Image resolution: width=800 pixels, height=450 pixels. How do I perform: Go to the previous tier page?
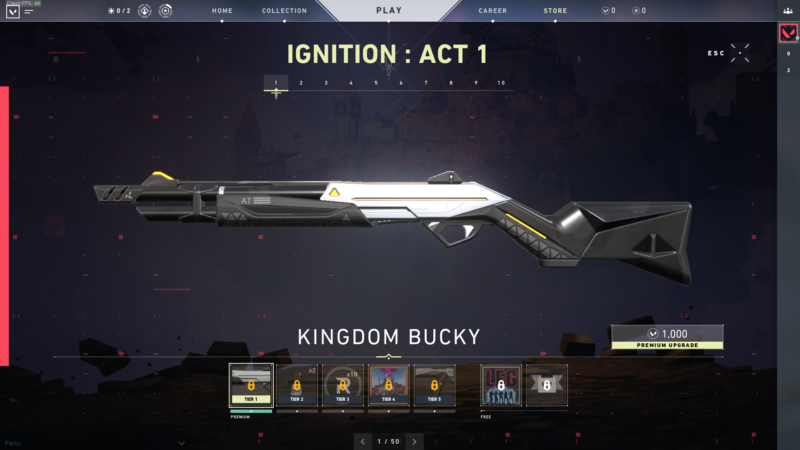pyautogui.click(x=362, y=440)
